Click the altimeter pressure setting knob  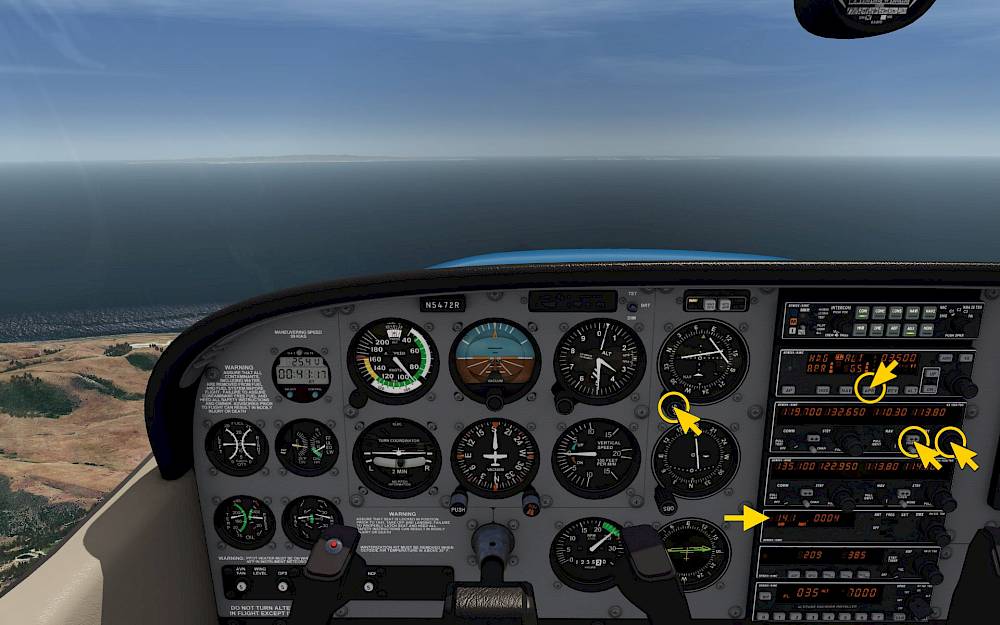565,404
